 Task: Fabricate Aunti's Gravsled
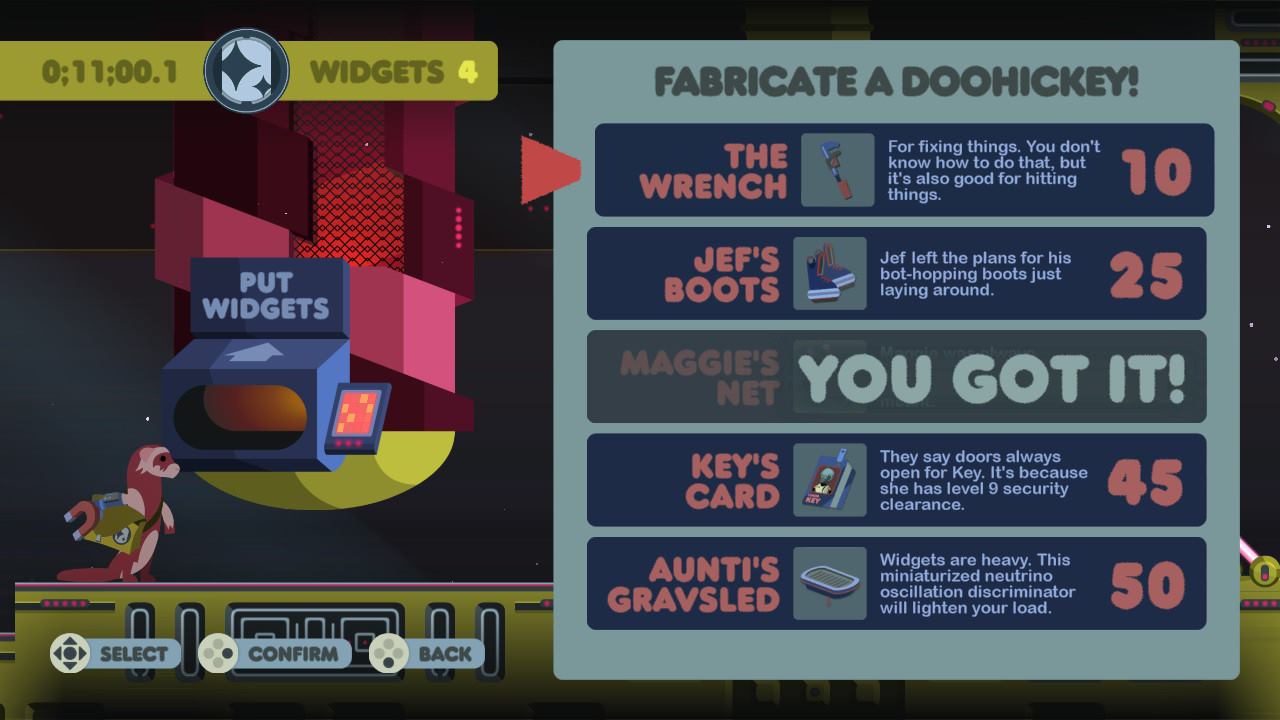pos(896,584)
